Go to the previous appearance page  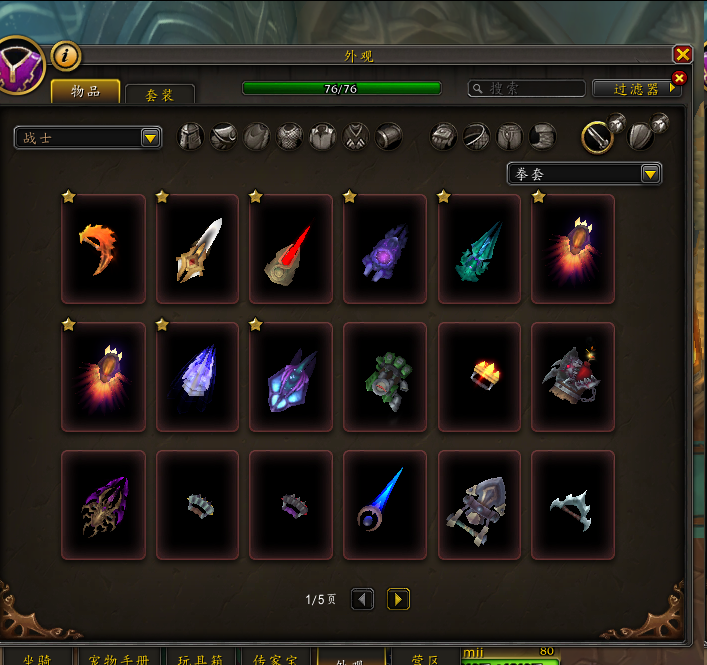[x=363, y=599]
